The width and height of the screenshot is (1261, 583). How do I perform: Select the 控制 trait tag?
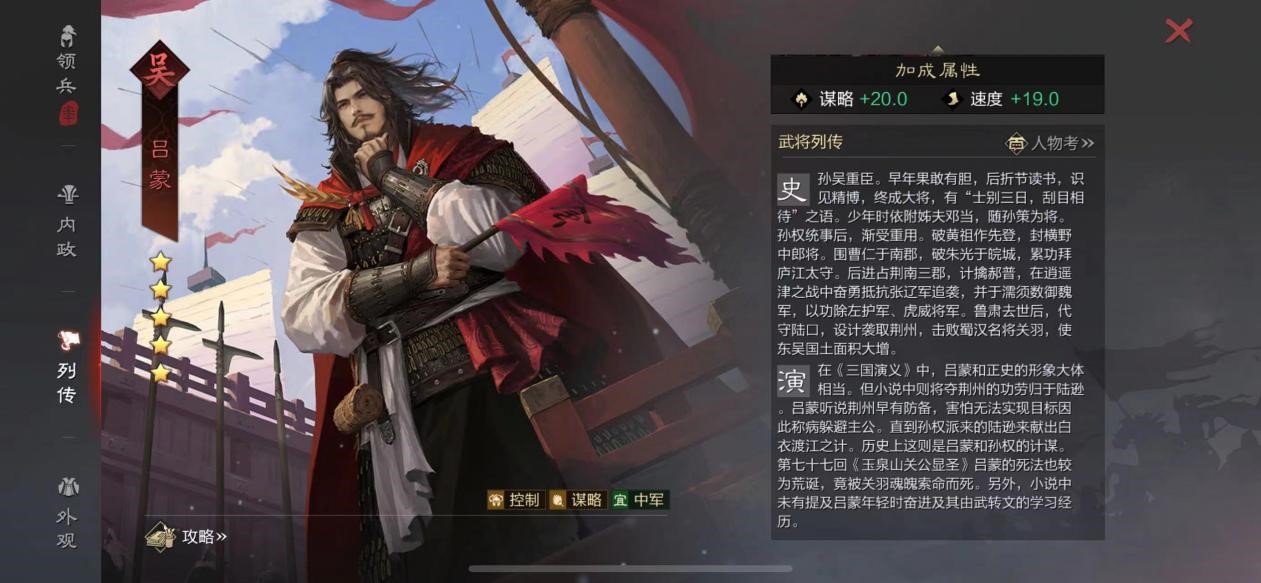pos(514,500)
